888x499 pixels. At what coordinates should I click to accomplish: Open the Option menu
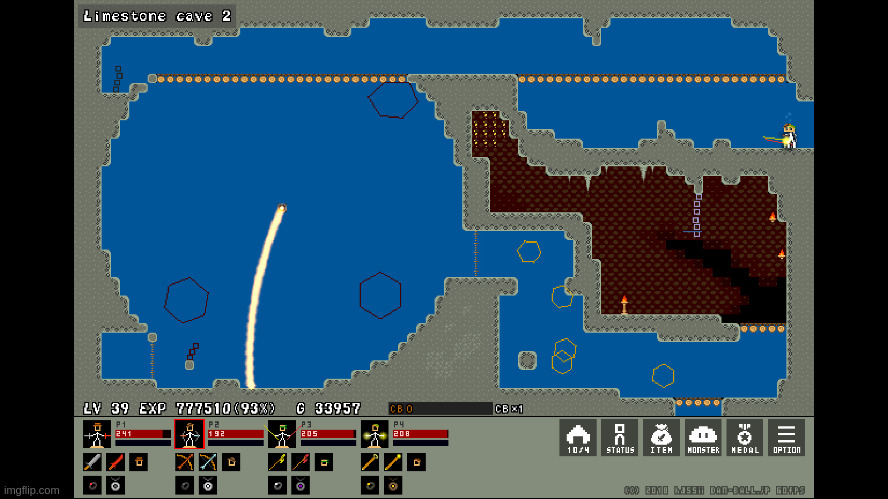click(786, 437)
